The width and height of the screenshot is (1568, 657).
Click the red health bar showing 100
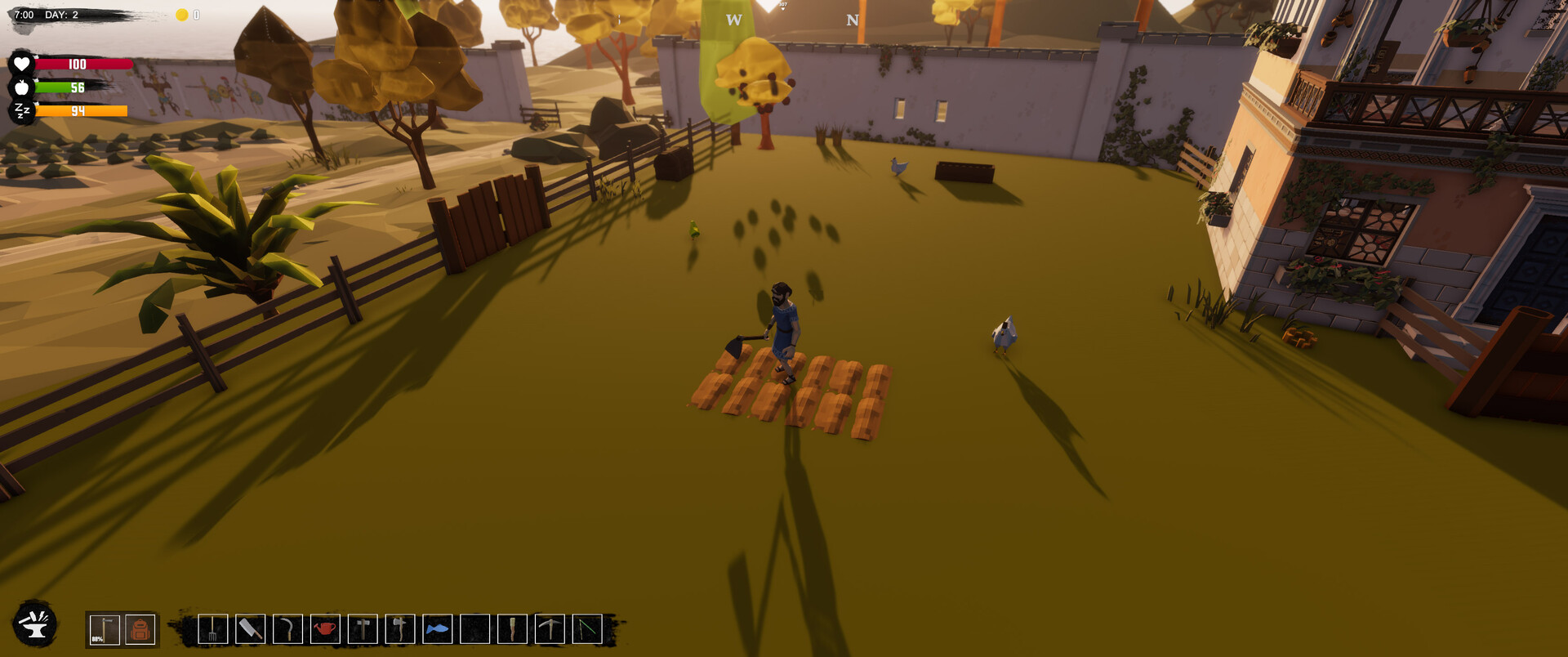pos(82,63)
